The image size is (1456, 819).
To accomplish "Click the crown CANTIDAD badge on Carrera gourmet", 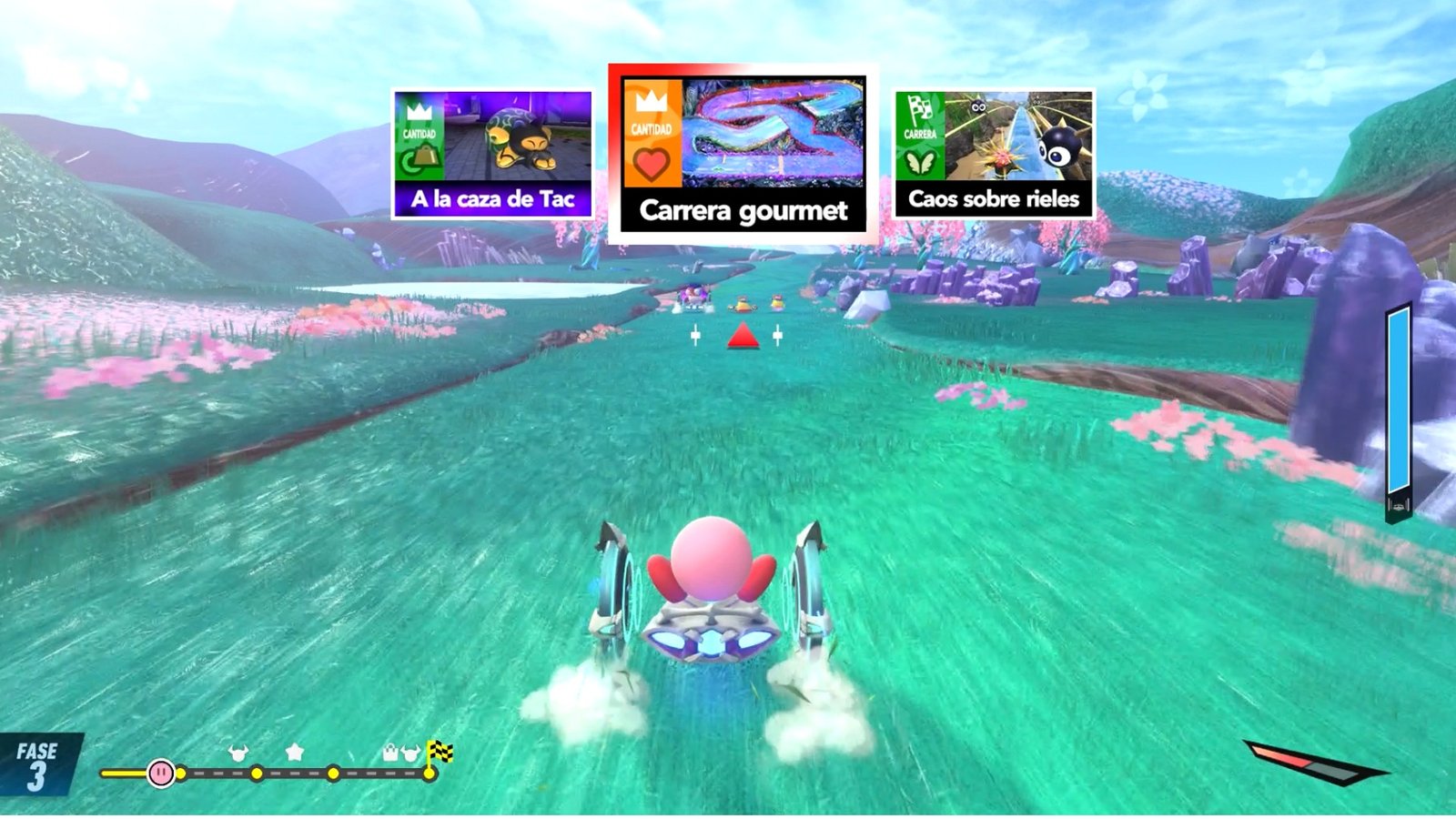I will [651, 114].
